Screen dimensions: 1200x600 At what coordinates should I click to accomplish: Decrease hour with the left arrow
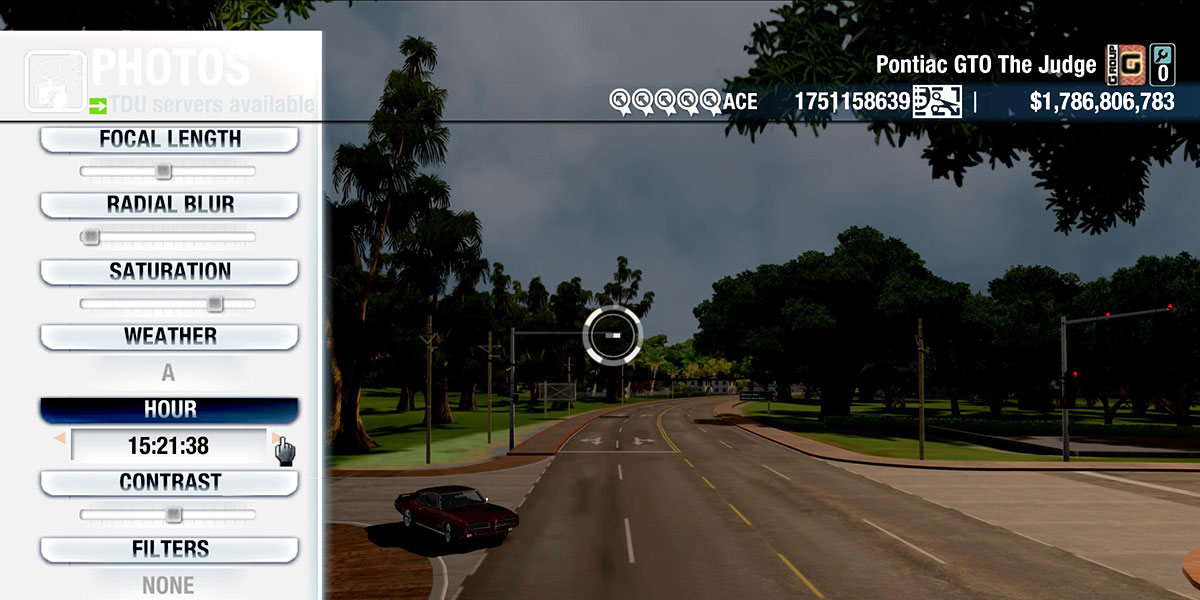click(61, 438)
